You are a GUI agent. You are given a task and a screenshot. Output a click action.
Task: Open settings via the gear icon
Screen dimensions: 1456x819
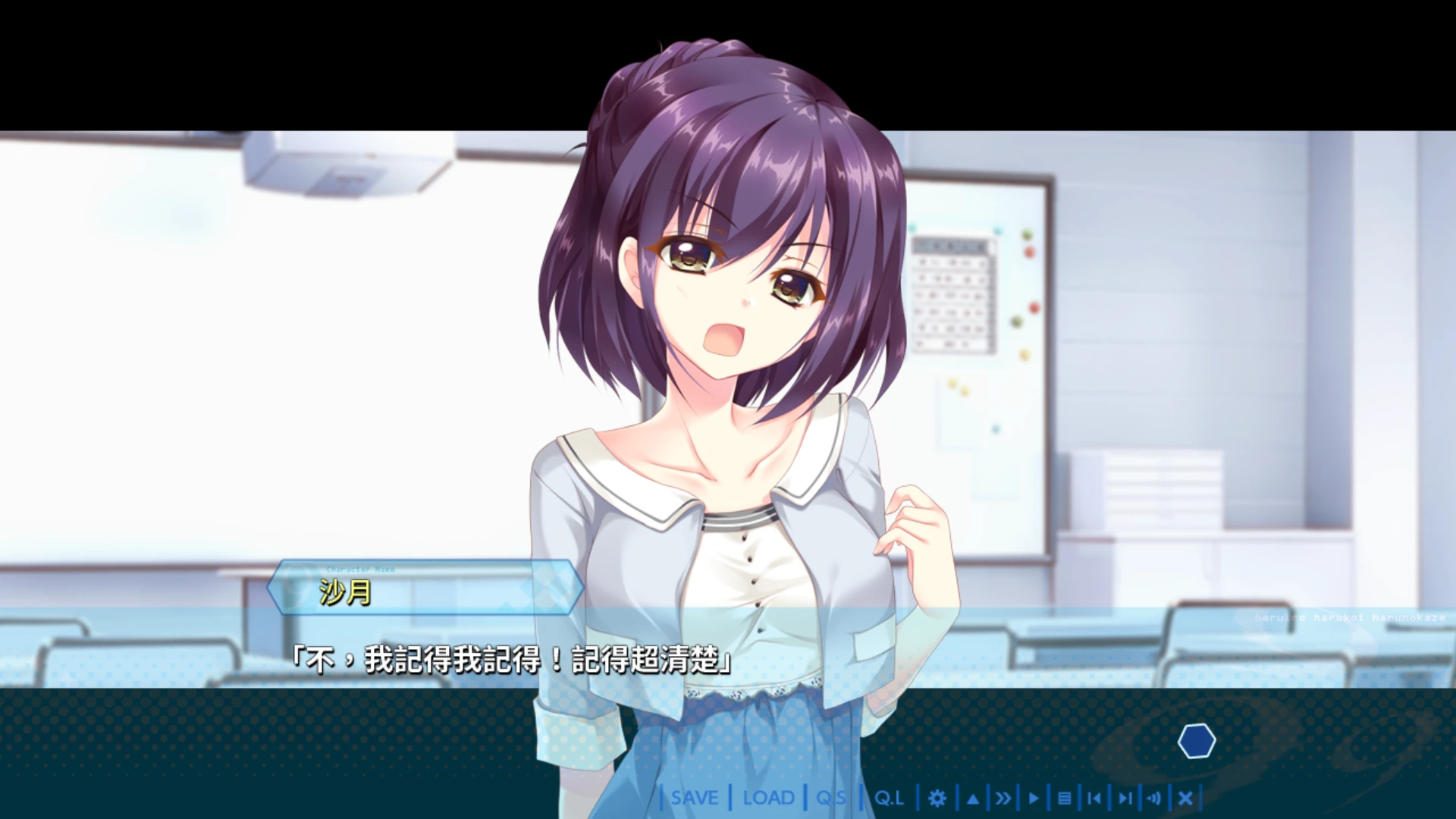click(x=937, y=798)
